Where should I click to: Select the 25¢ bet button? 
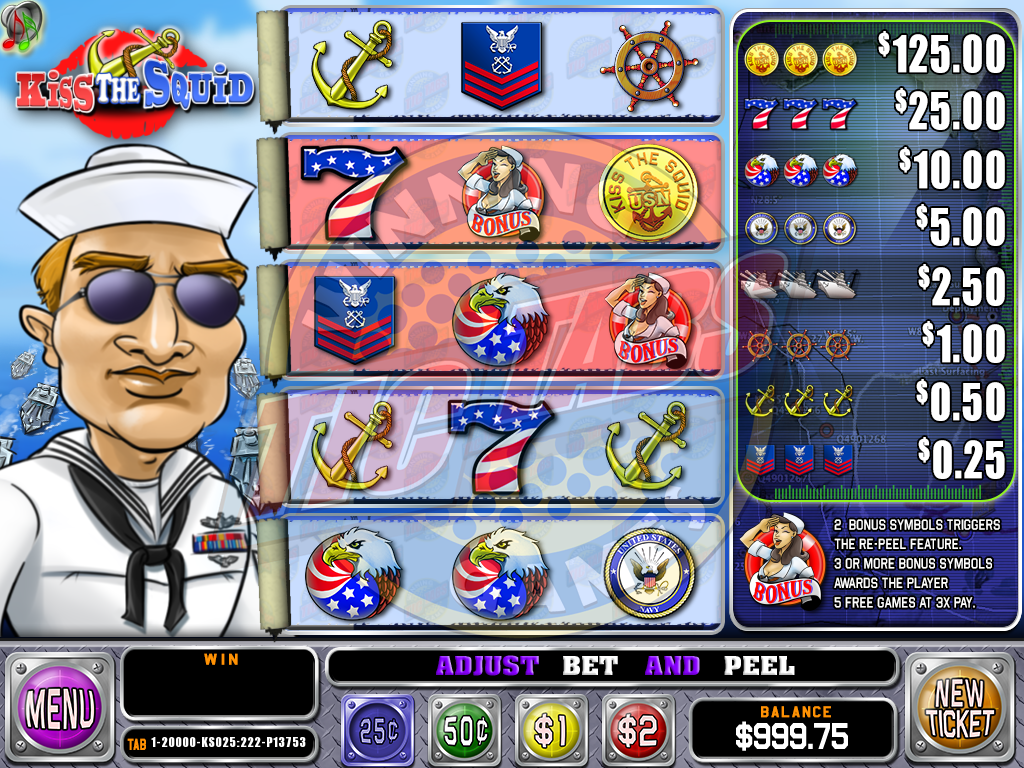coord(378,731)
